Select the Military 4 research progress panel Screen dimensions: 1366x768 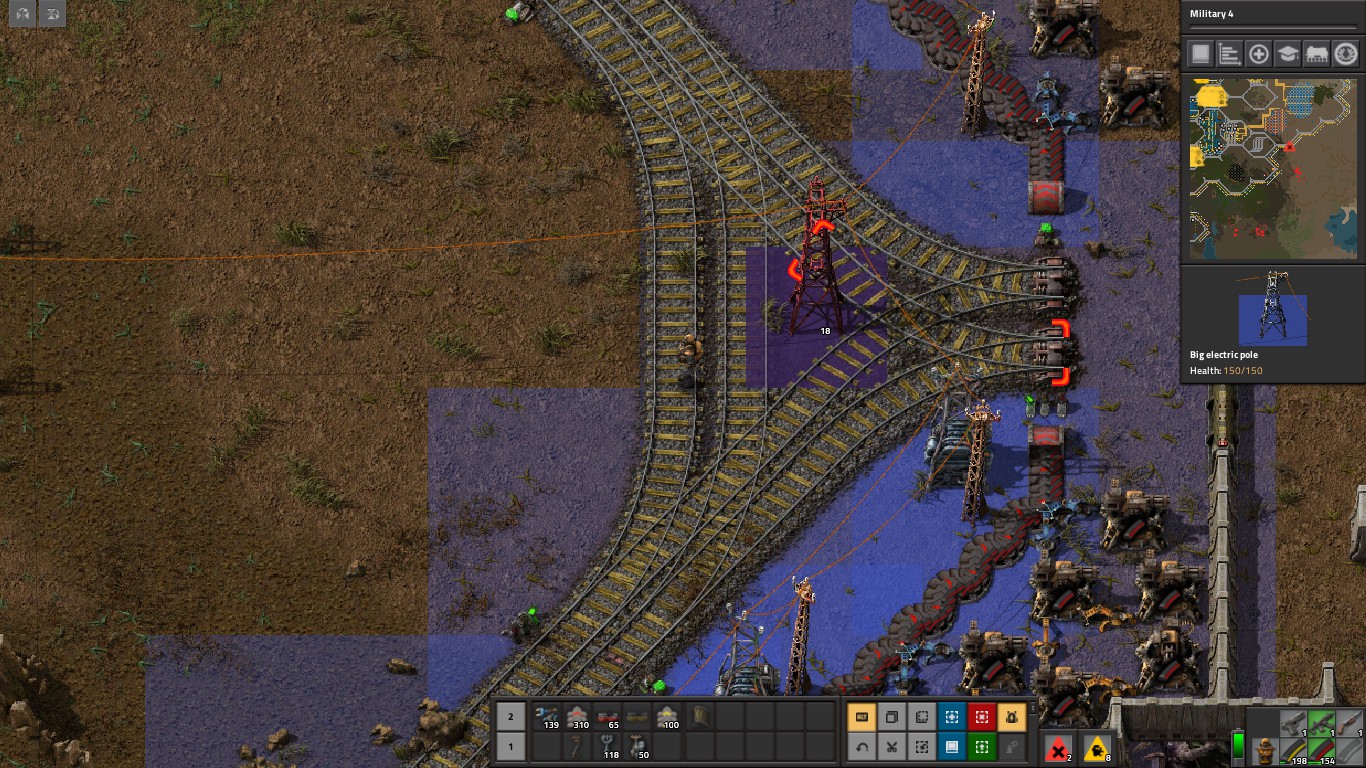[1272, 18]
